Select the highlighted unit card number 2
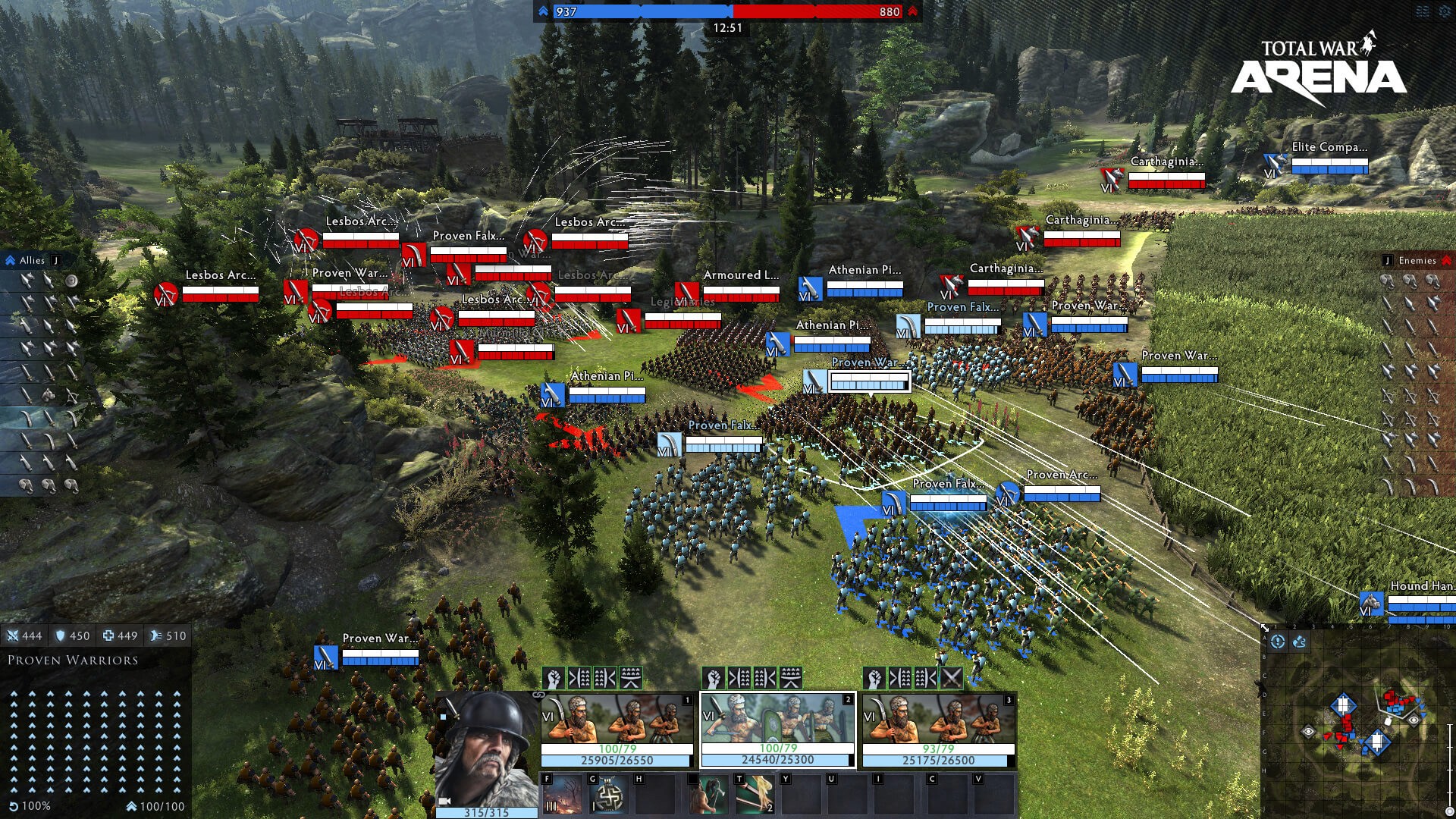This screenshot has width=1456, height=819. tap(777, 730)
